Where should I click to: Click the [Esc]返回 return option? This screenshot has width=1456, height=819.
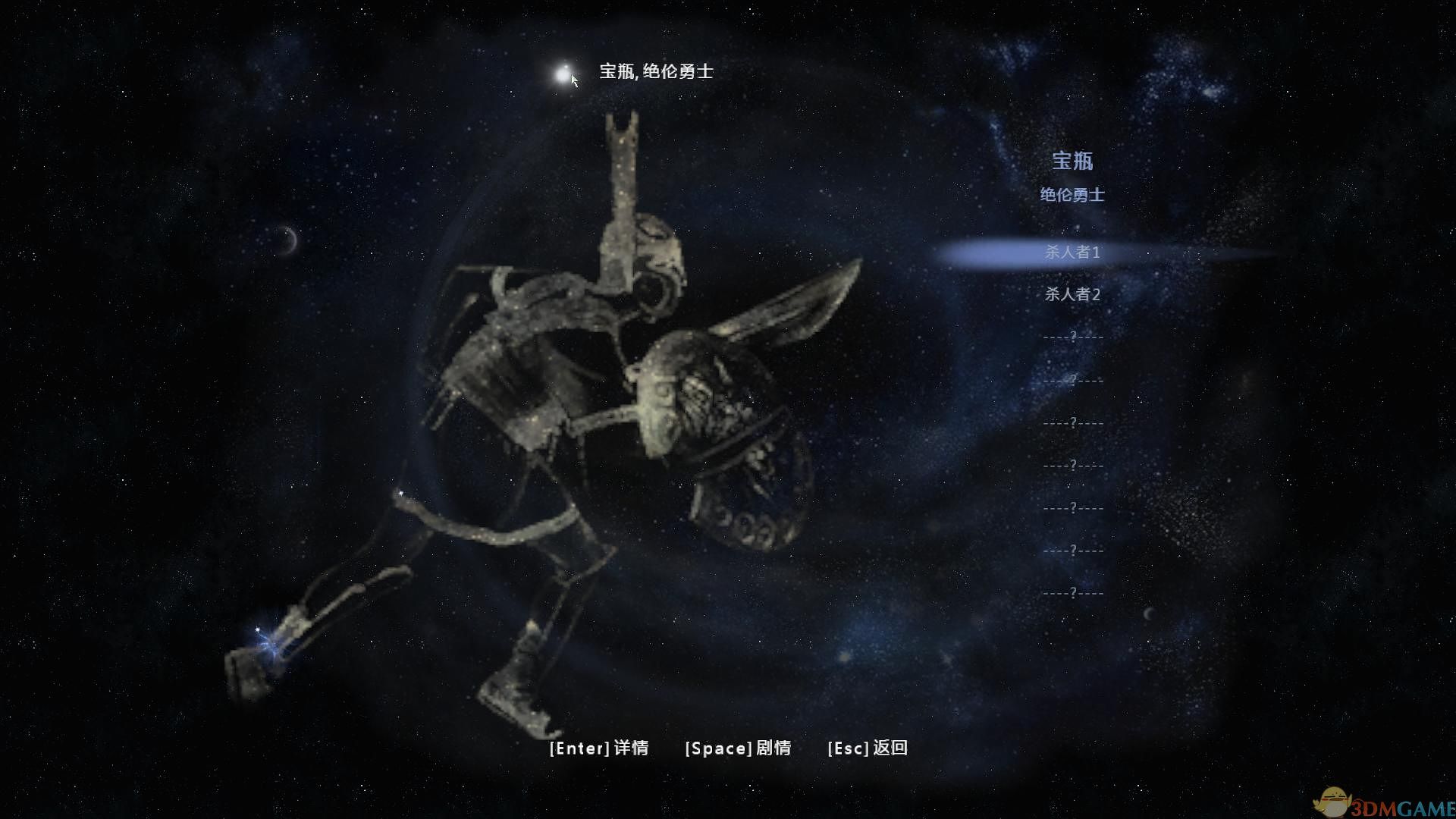pyautogui.click(x=869, y=748)
